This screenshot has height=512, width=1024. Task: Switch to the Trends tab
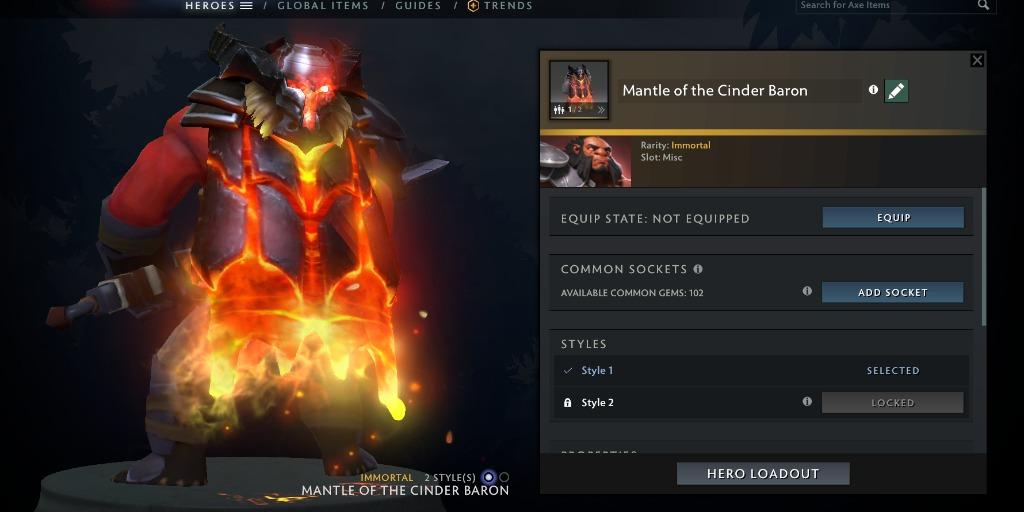pos(499,6)
